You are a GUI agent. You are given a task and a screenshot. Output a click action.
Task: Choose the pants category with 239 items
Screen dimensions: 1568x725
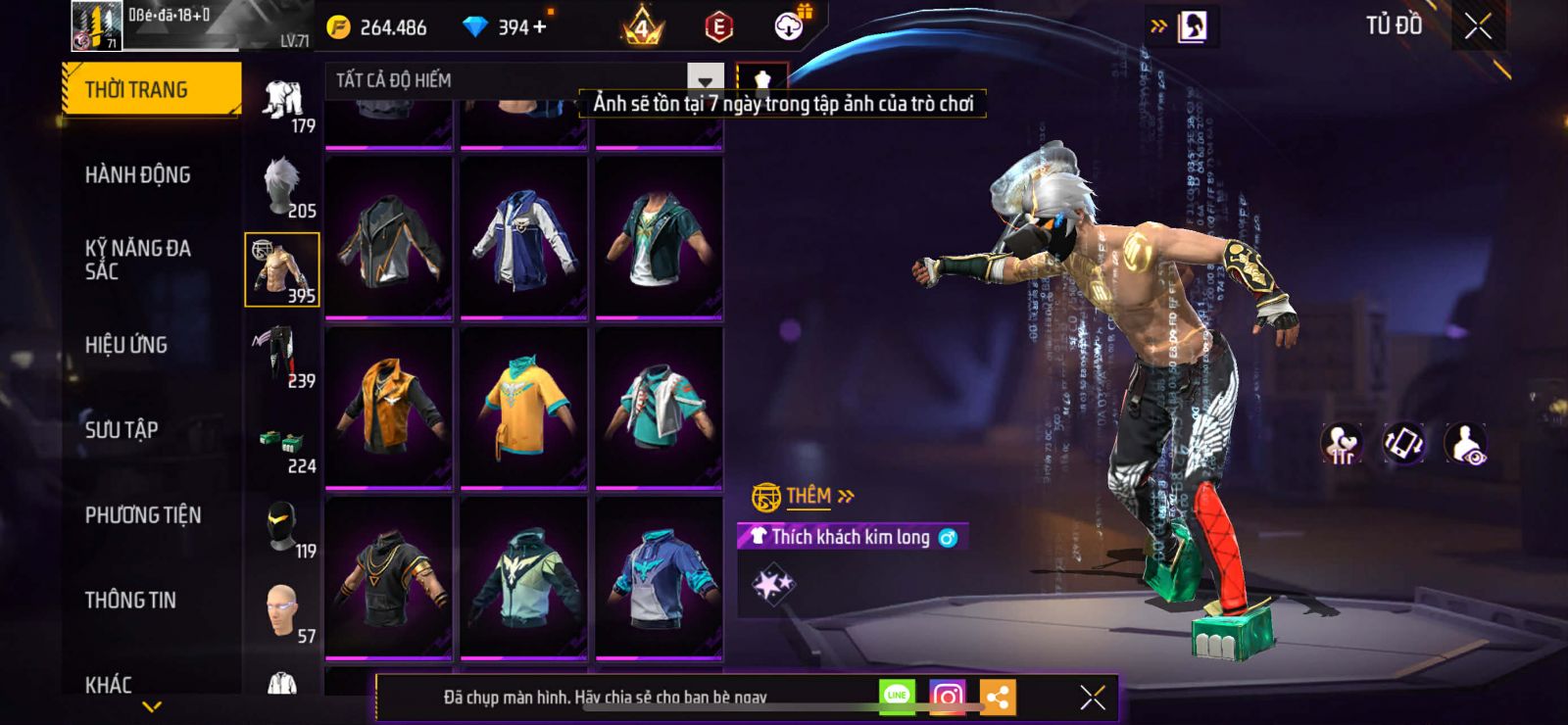point(283,357)
